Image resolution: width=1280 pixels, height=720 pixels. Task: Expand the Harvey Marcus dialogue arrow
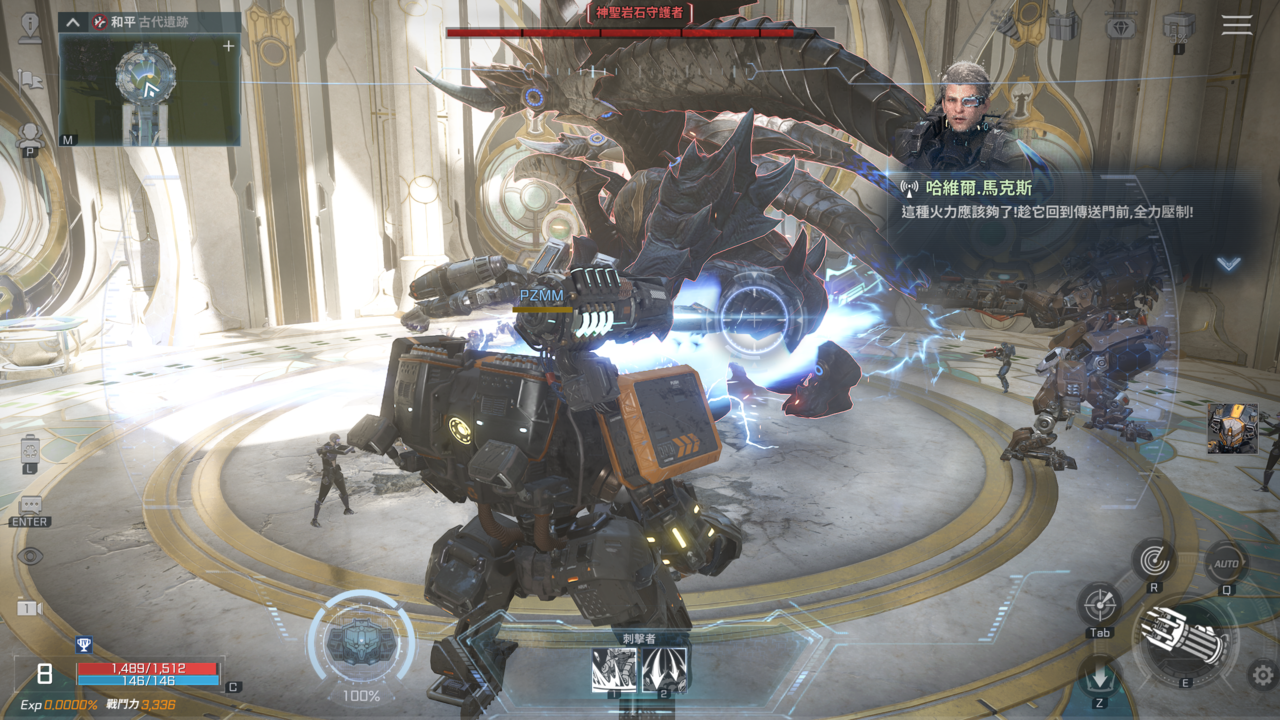click(x=1228, y=264)
